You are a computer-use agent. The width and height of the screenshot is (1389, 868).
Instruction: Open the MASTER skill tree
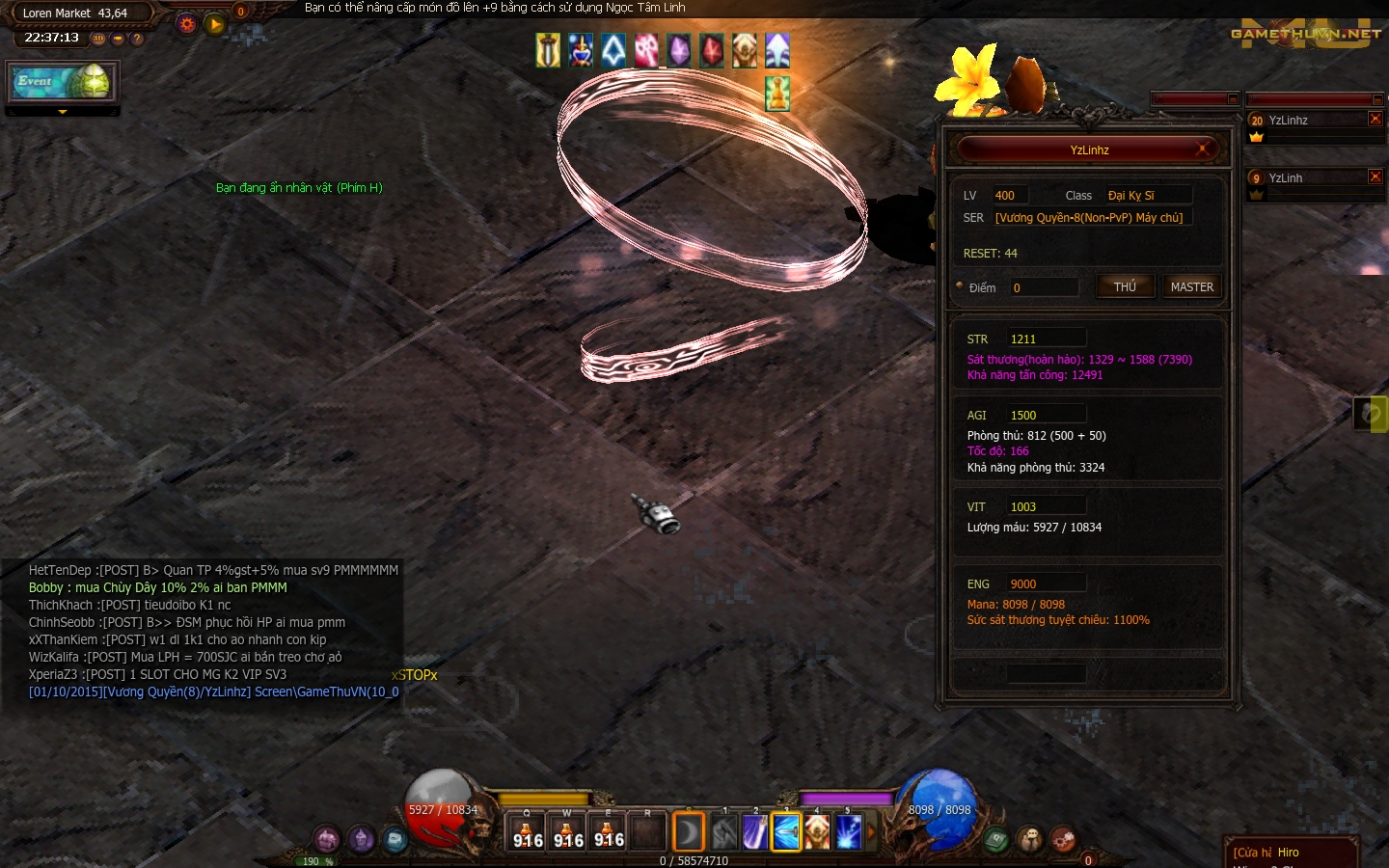(x=1191, y=286)
